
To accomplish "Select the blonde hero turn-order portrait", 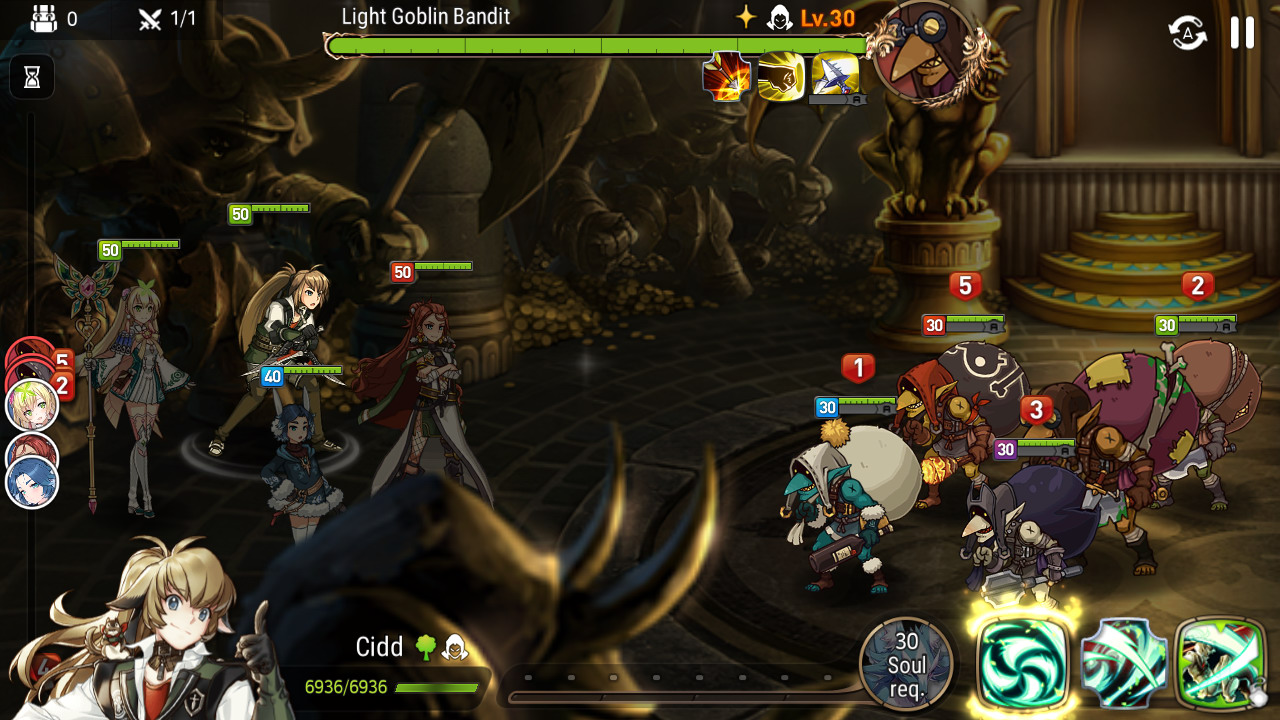I will [32, 405].
